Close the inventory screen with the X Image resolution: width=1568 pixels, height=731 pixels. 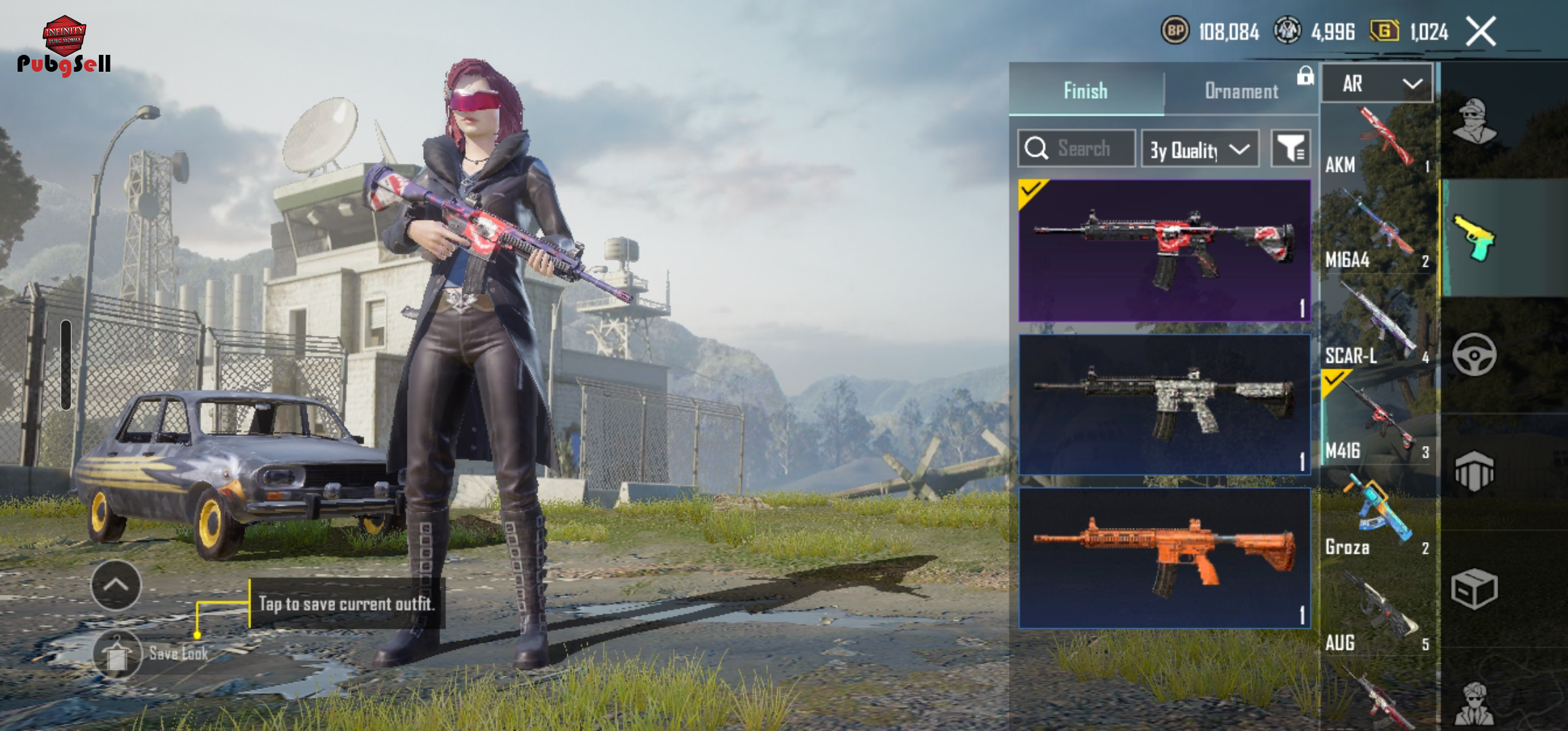[x=1481, y=32]
